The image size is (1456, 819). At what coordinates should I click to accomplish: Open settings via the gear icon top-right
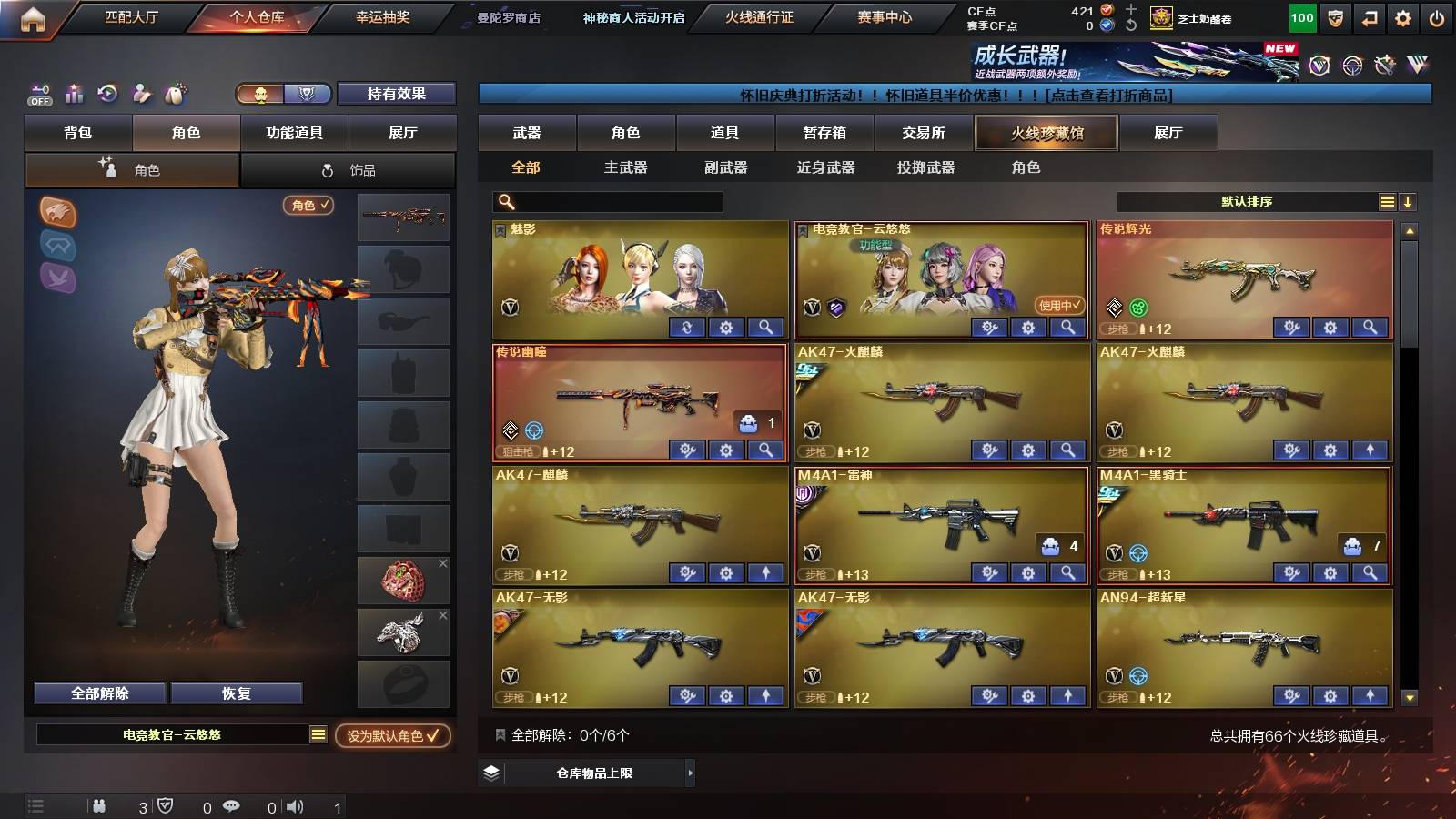point(1402,15)
